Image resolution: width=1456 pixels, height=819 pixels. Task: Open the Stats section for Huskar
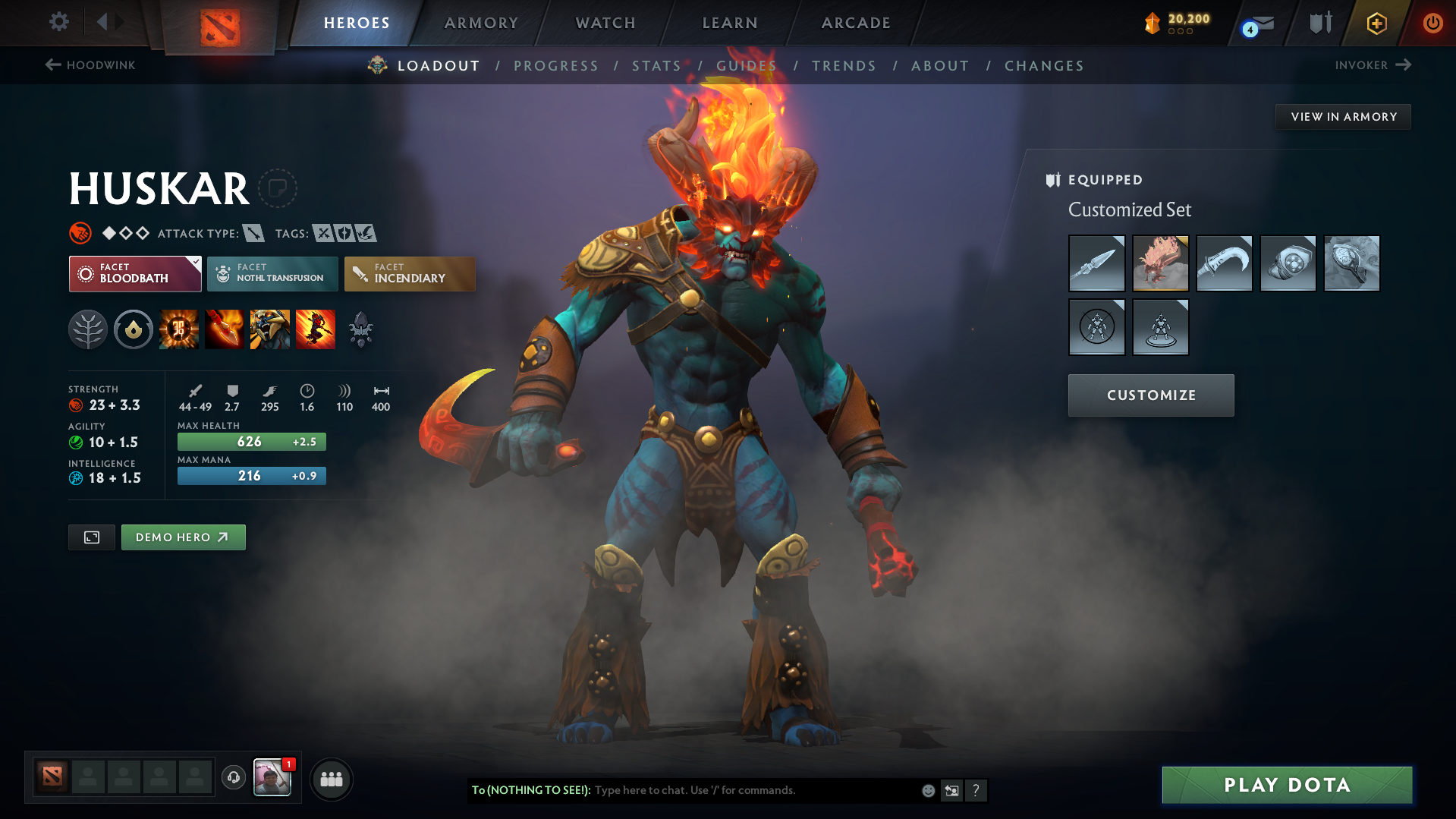[x=656, y=66]
